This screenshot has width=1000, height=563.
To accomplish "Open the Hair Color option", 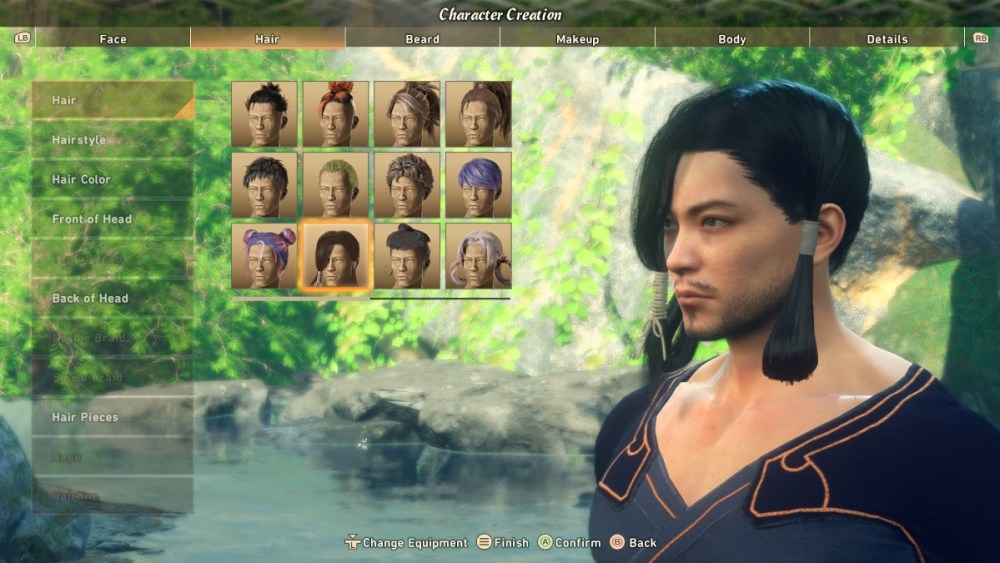I will click(112, 180).
